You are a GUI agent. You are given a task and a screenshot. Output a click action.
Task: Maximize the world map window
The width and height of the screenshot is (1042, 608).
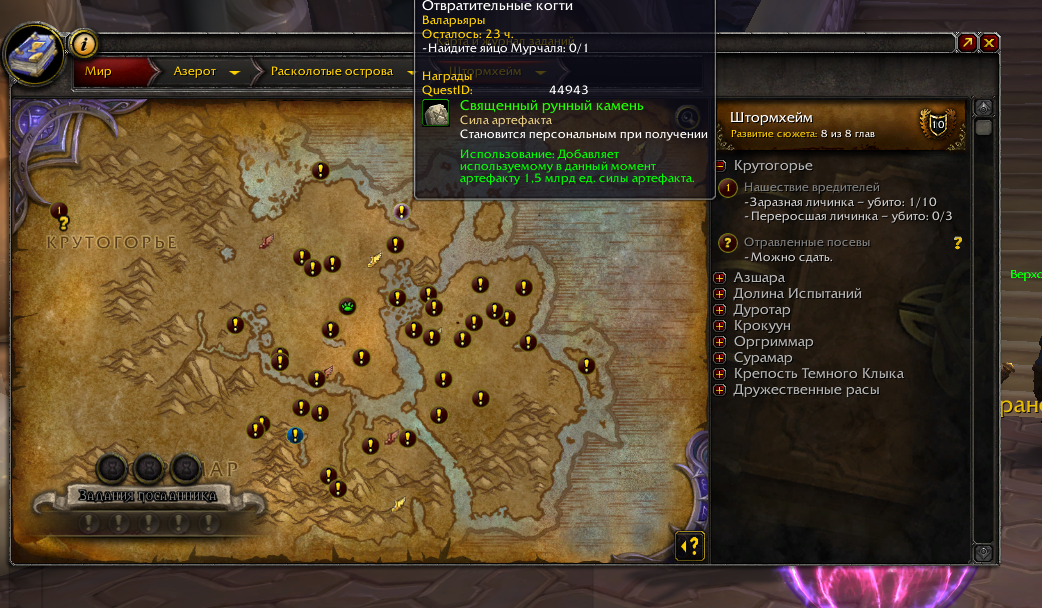(967, 43)
